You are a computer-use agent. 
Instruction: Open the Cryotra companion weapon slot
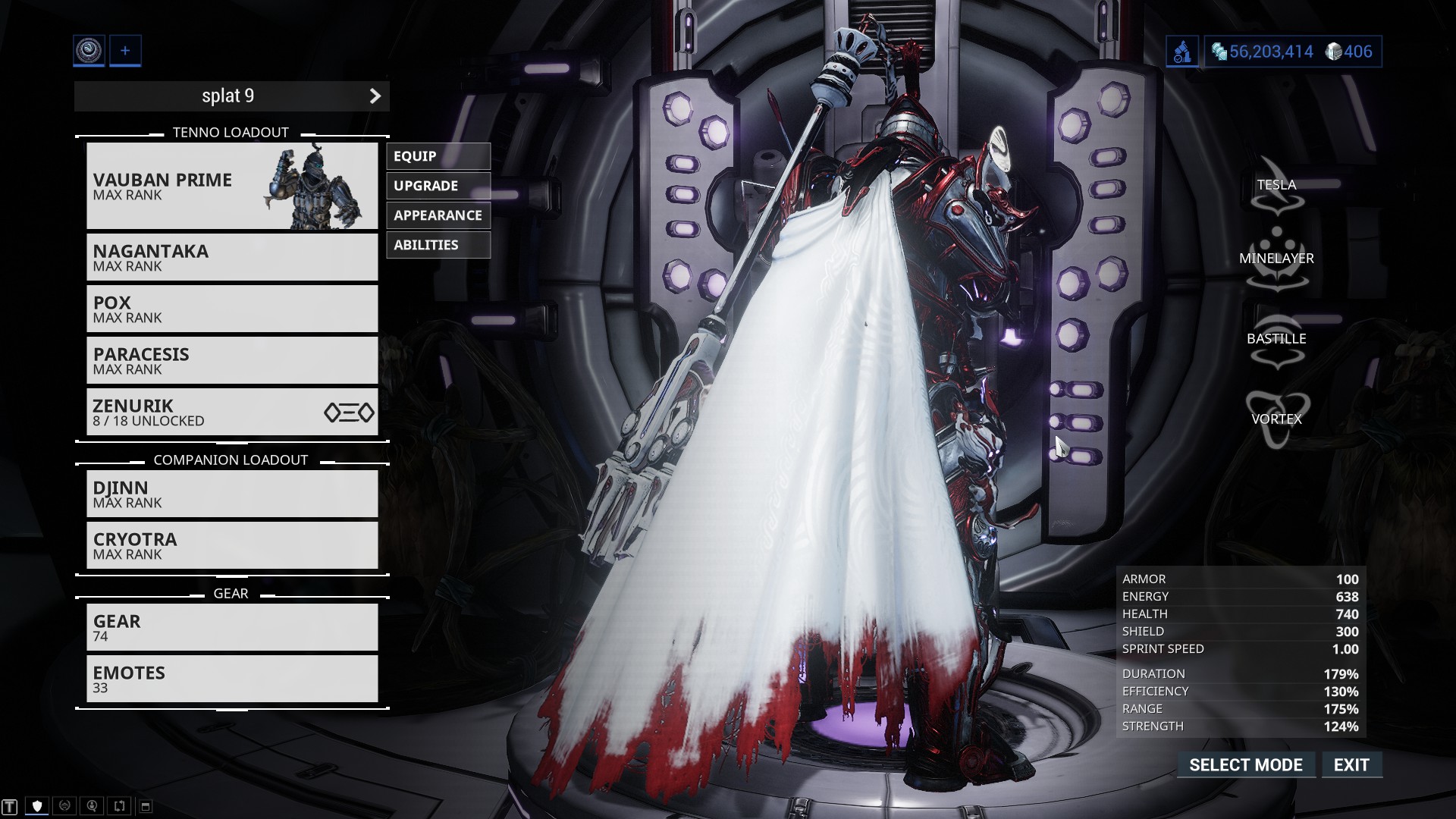[232, 545]
